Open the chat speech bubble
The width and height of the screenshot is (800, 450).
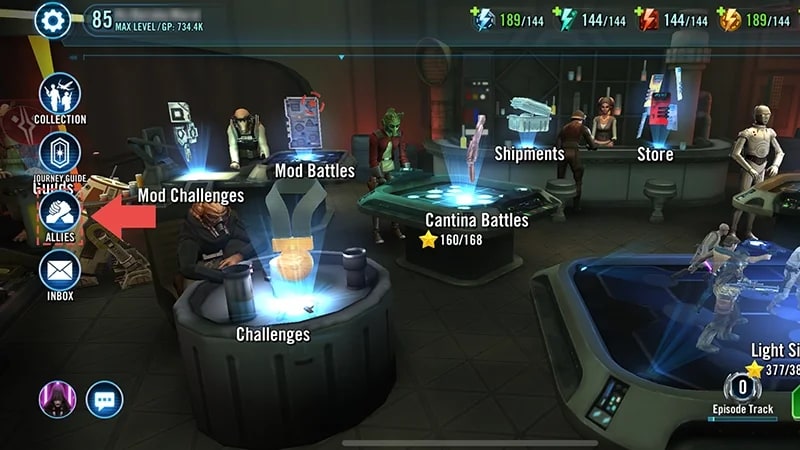tap(104, 400)
